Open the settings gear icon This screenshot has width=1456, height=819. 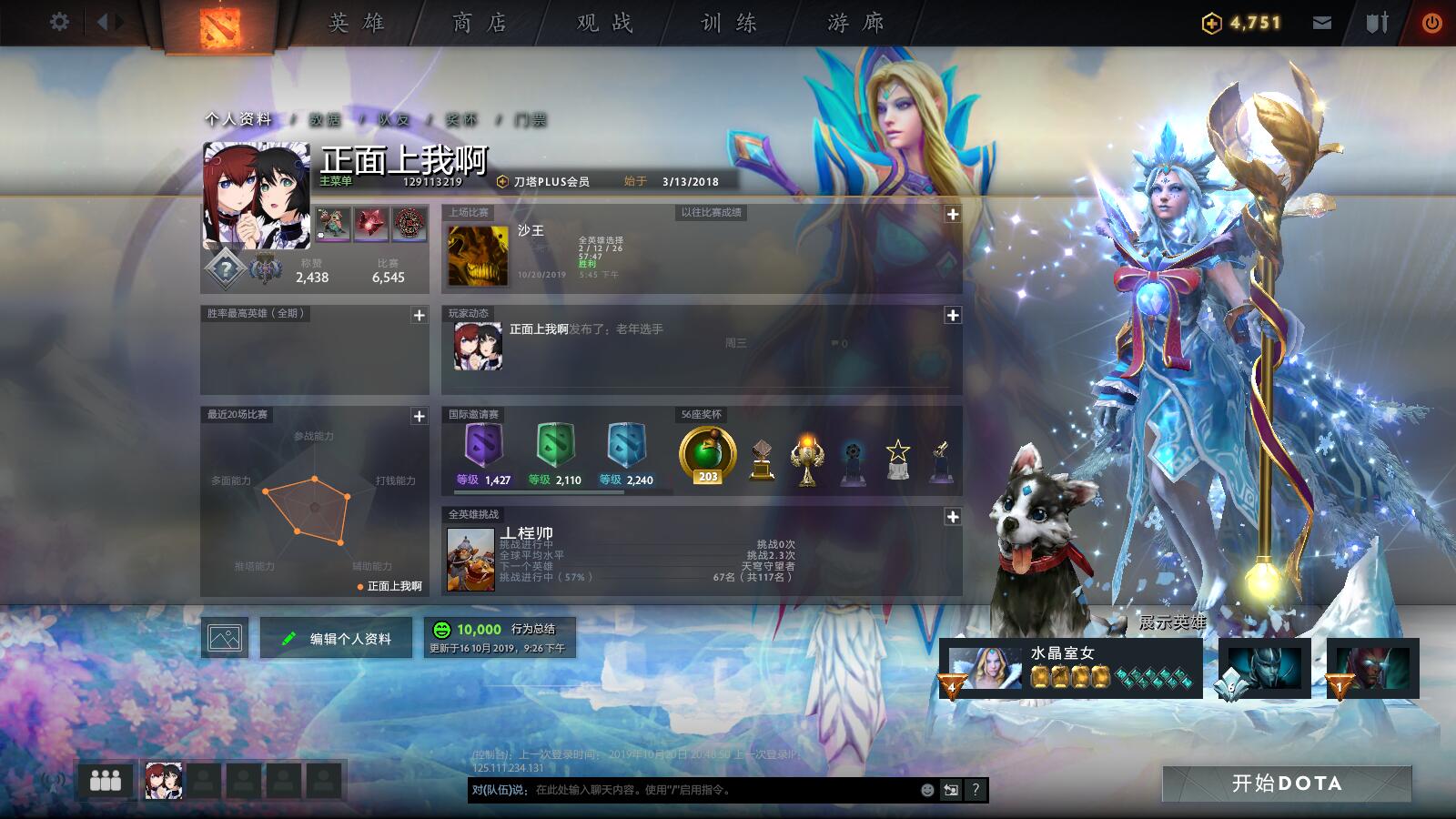point(59,20)
